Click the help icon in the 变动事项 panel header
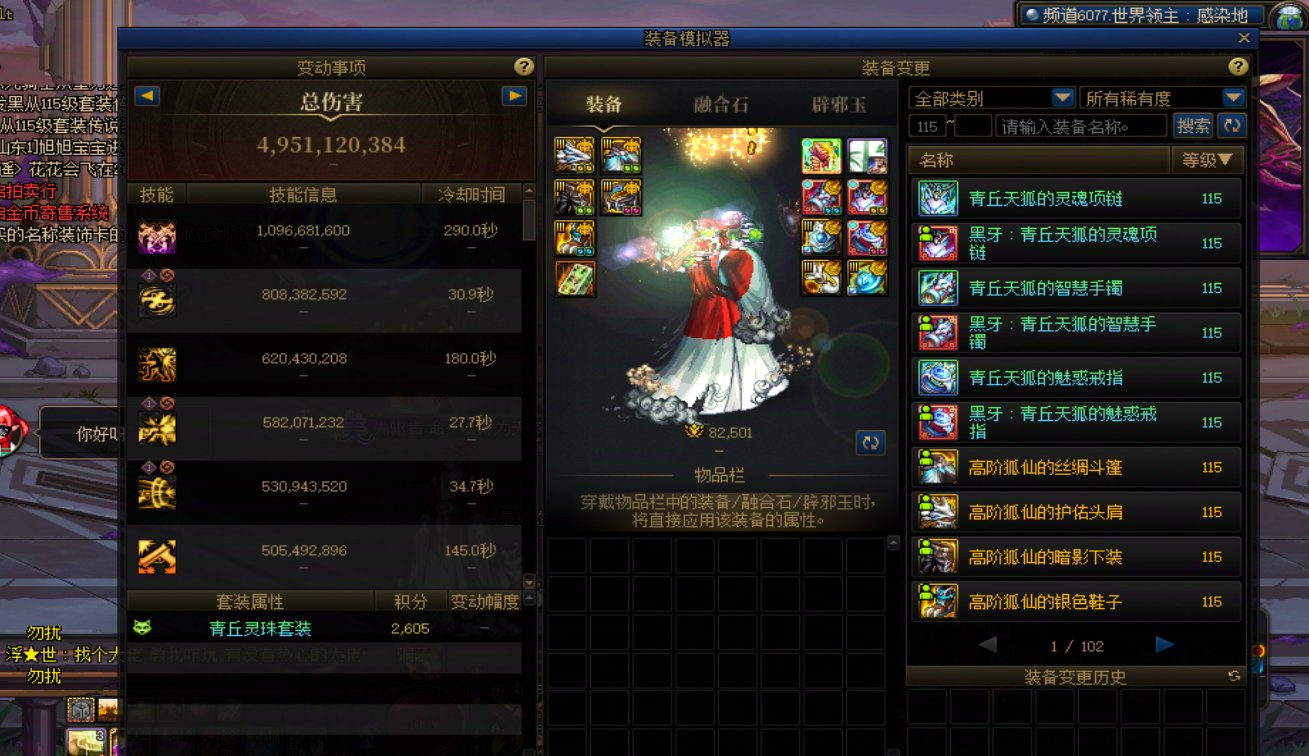1309x756 pixels. pos(522,68)
